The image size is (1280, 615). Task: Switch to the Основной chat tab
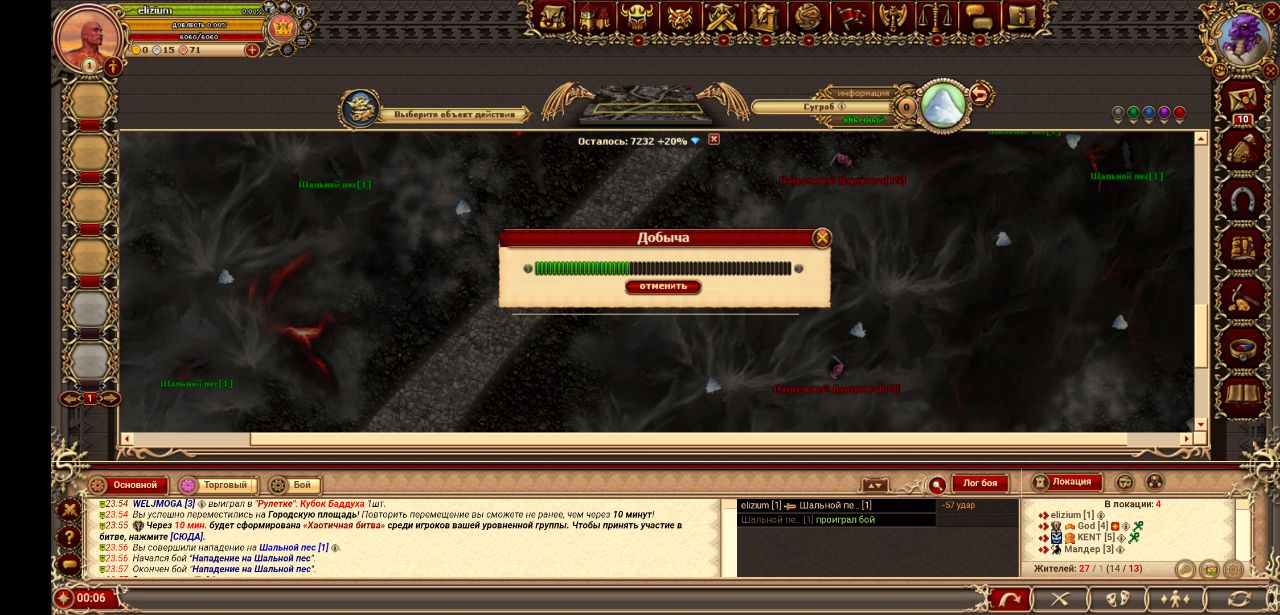pyautogui.click(x=126, y=485)
